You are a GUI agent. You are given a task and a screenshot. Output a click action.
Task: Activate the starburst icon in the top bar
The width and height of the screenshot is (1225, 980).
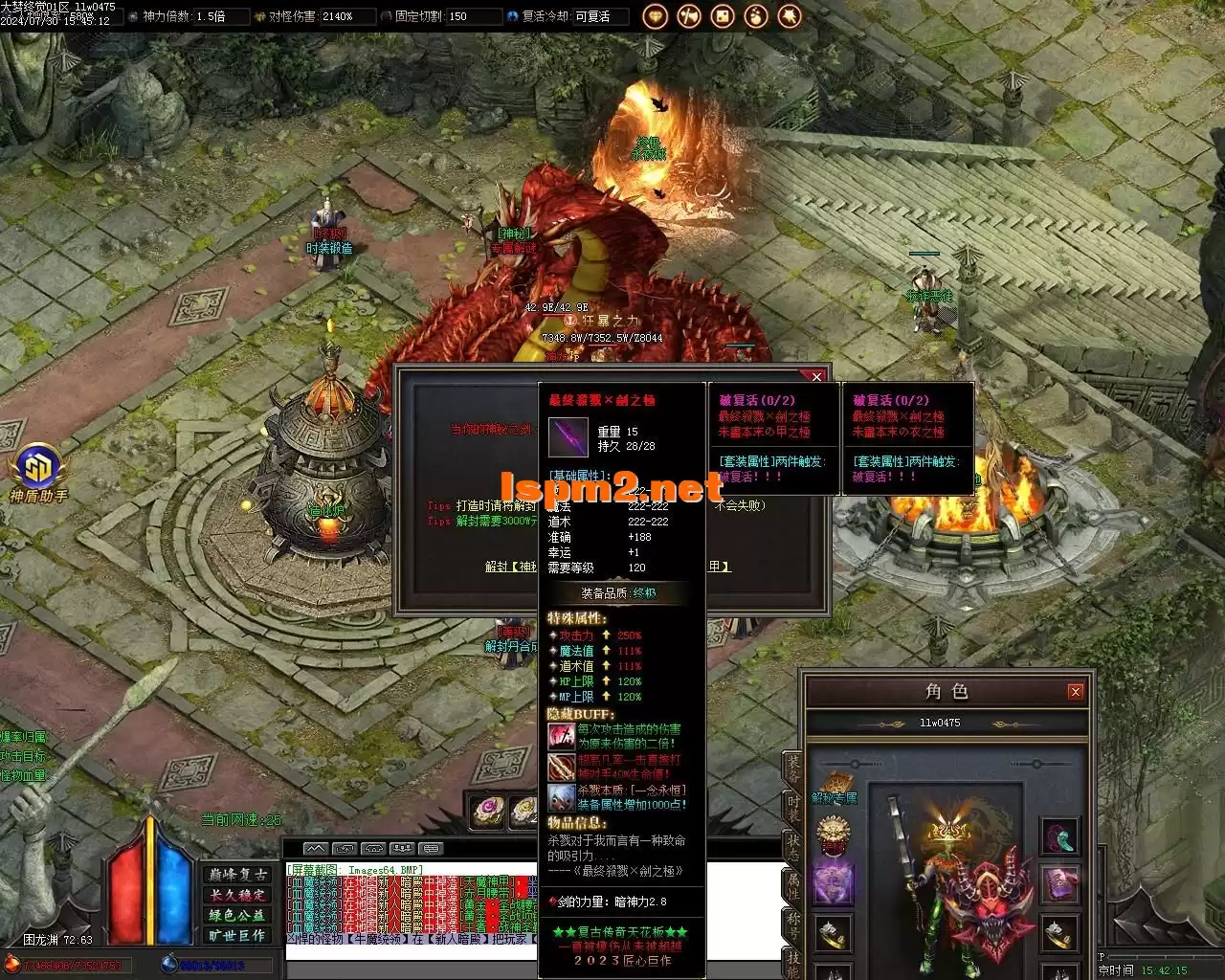790,16
